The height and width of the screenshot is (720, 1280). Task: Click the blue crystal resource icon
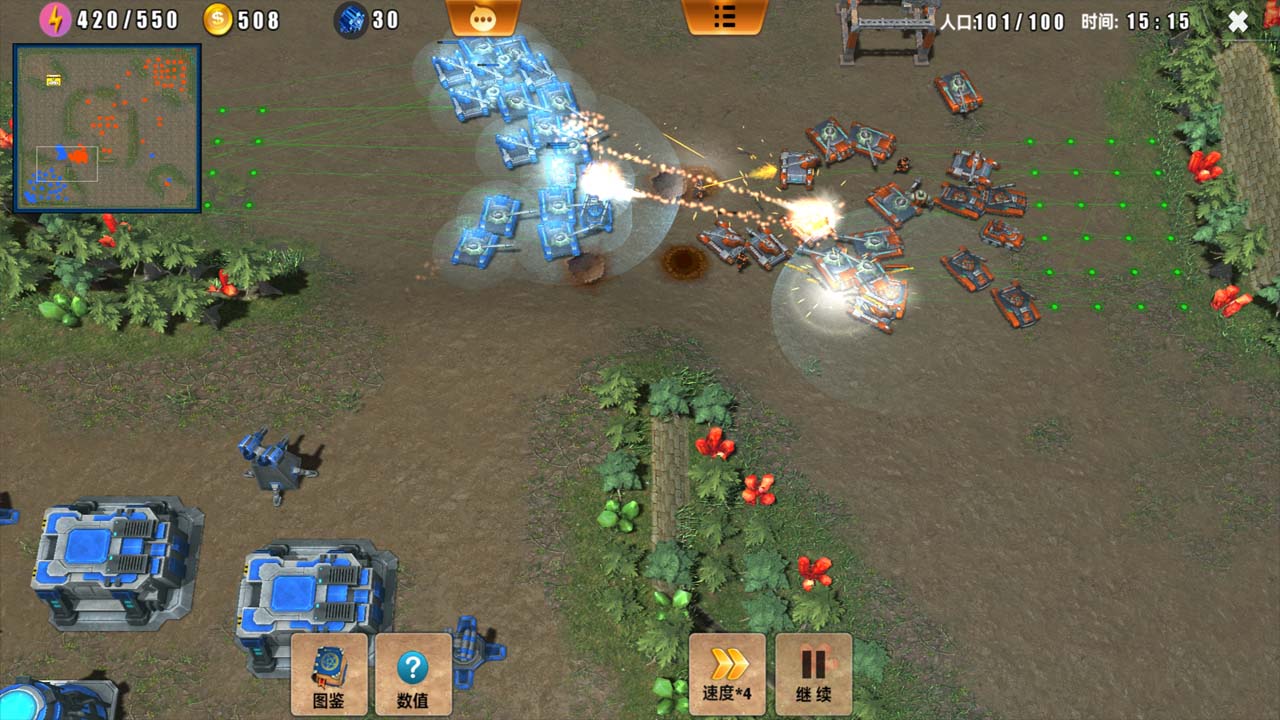coord(350,18)
